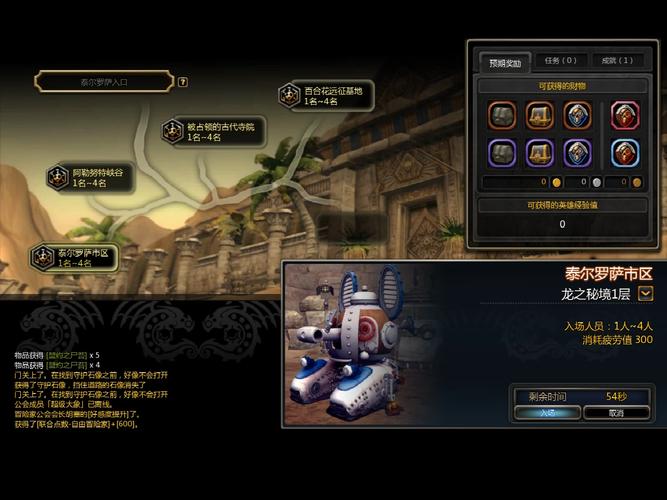This screenshot has height=500, width=667.
Task: Select the 被占领的古代寺院 map node
Action: coord(211,131)
